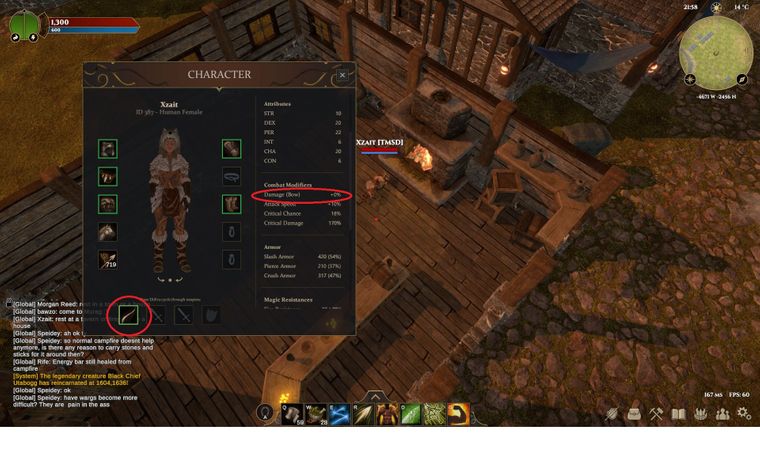Screen dimensions: 760x462
Task: Select the sword weapon slot
Action: pos(184,315)
